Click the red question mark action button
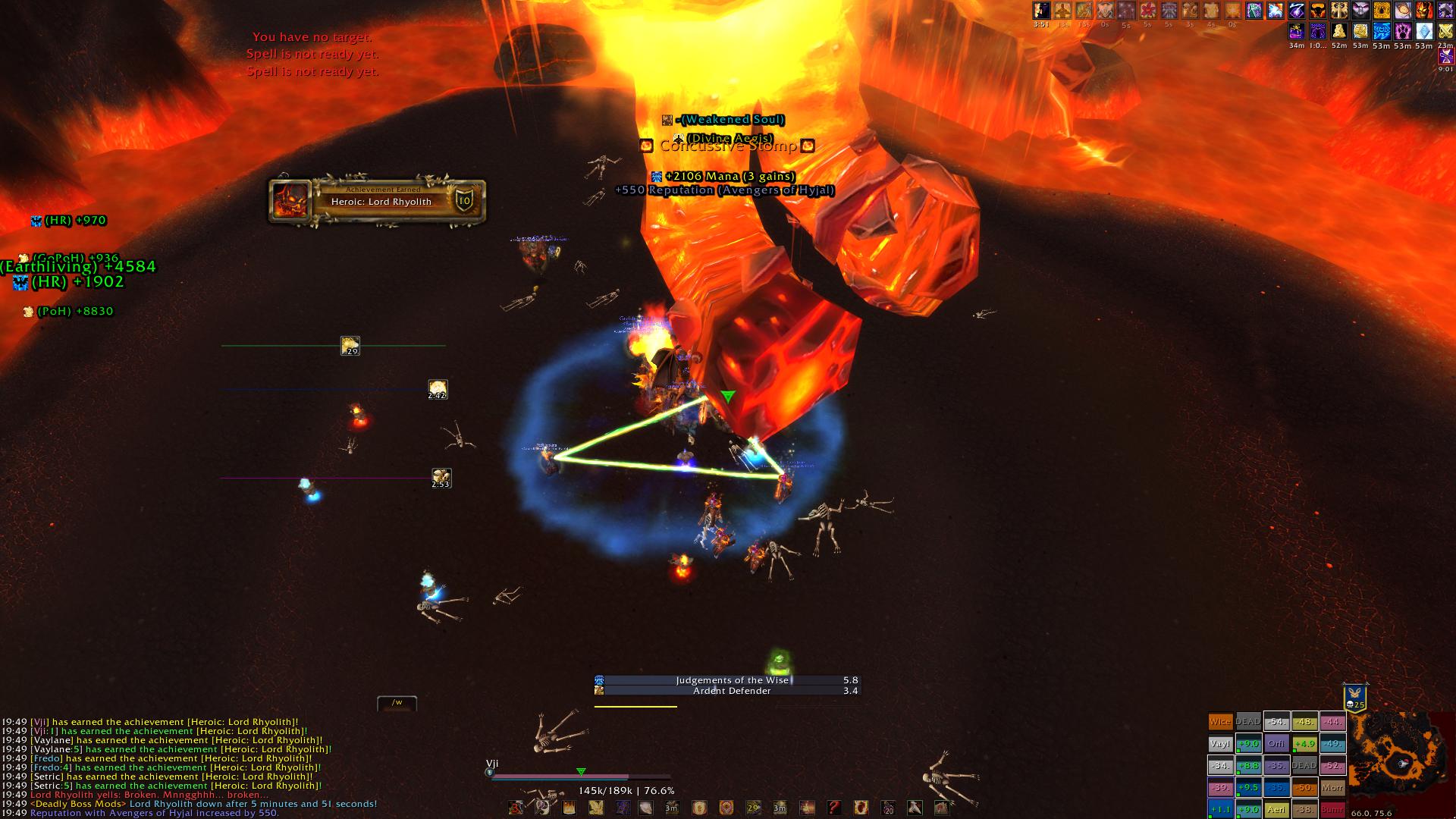The image size is (1456, 819). (x=833, y=808)
